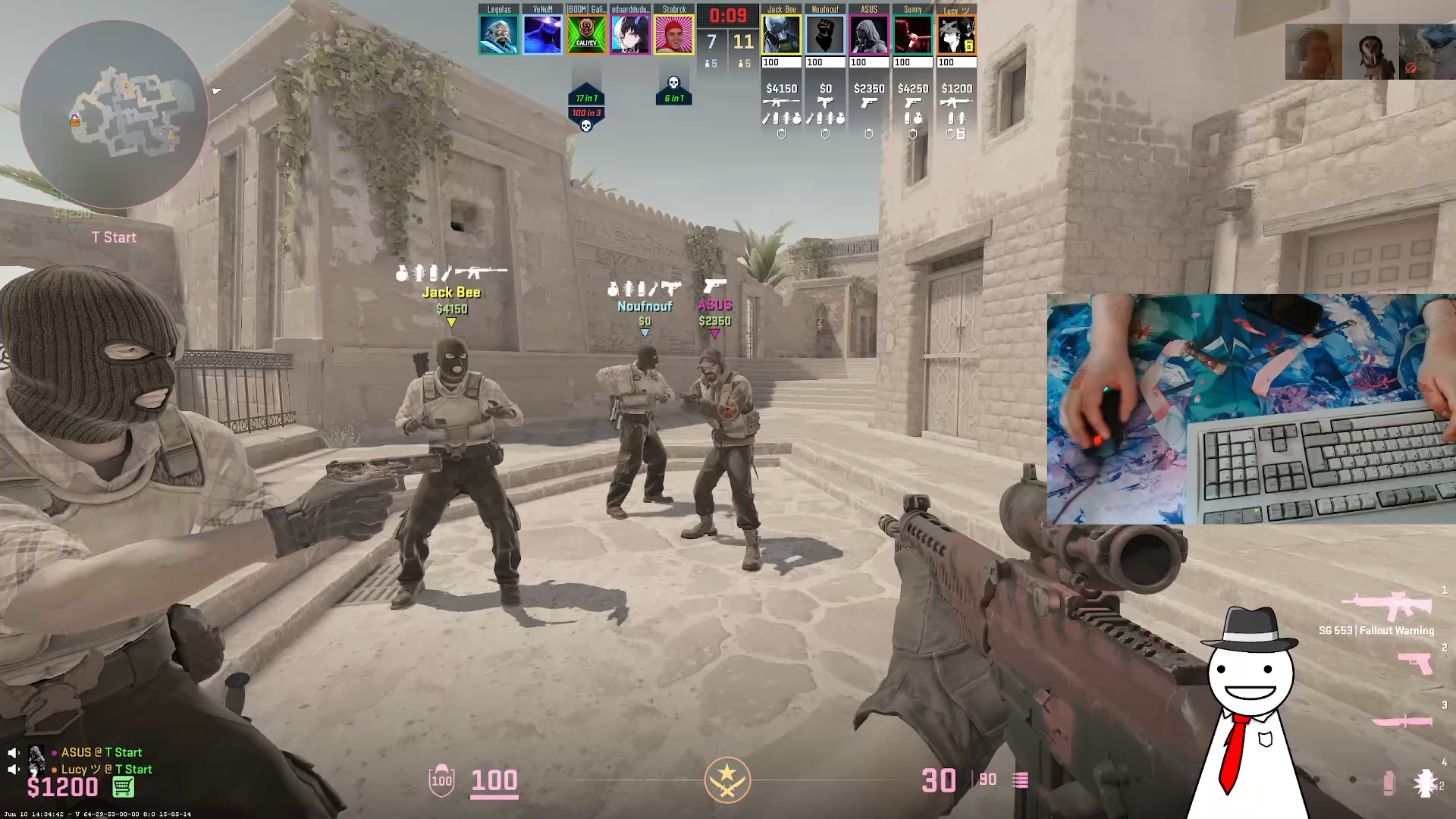The width and height of the screenshot is (1456, 819).
Task: Select the flashbang grenade icon
Action: [x=1425, y=783]
